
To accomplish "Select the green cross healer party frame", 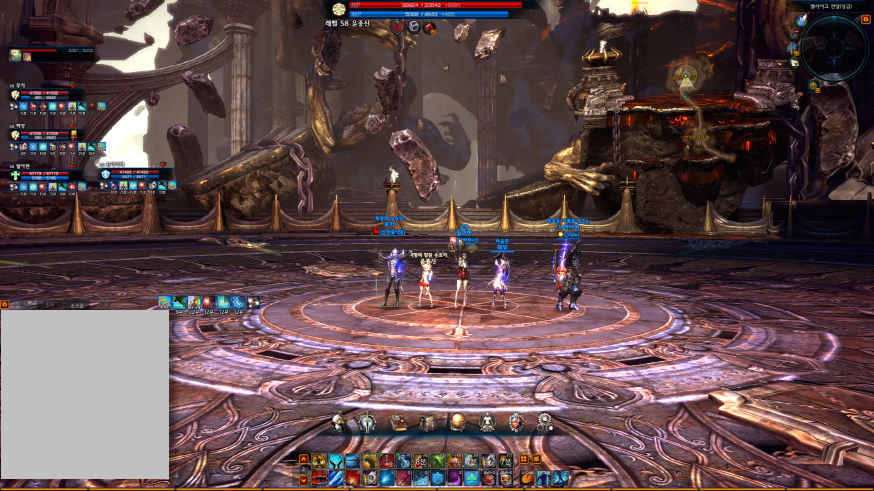I will pyautogui.click(x=14, y=174).
